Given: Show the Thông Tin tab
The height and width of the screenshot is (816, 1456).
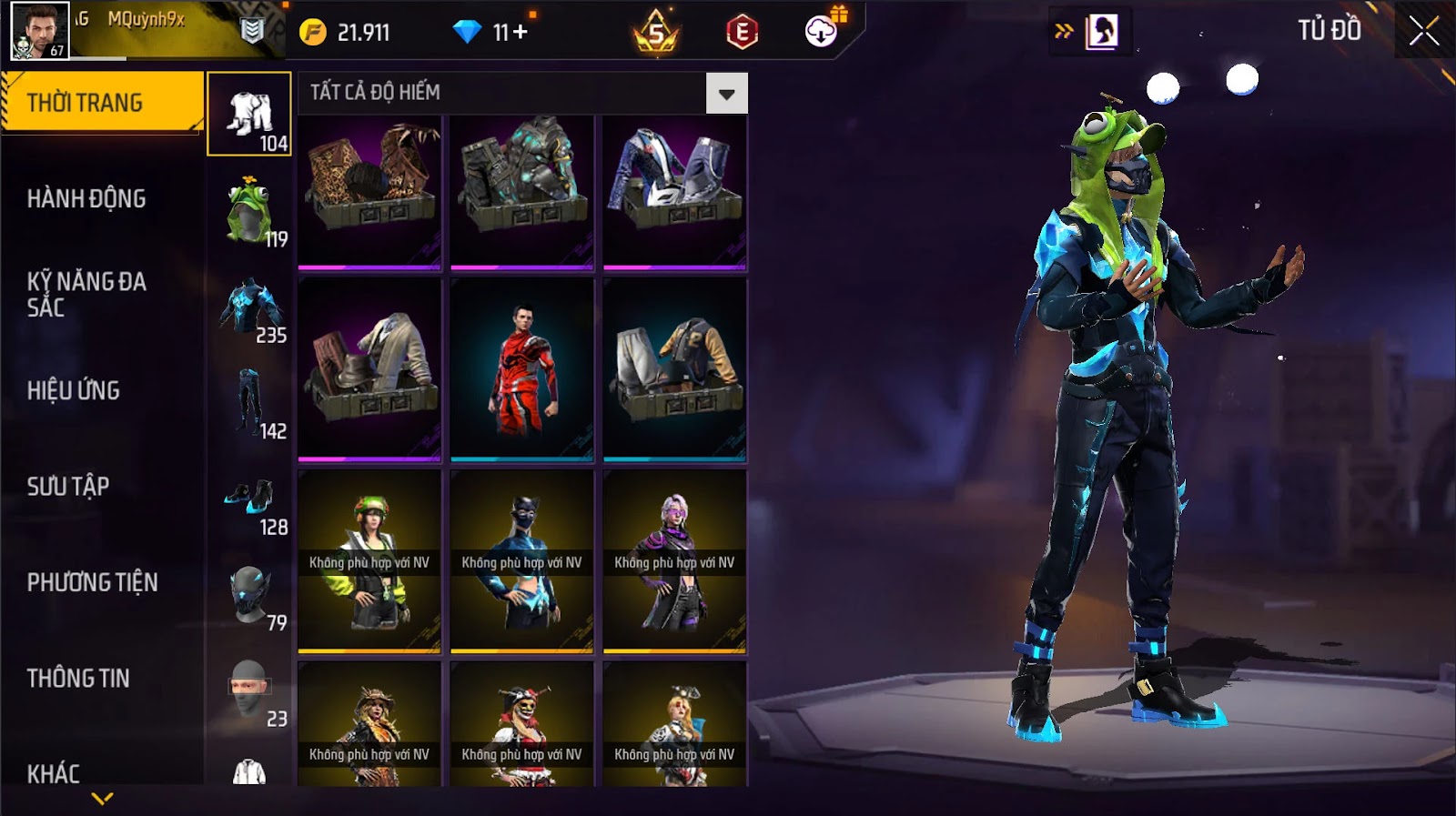Looking at the screenshot, I should click(78, 679).
